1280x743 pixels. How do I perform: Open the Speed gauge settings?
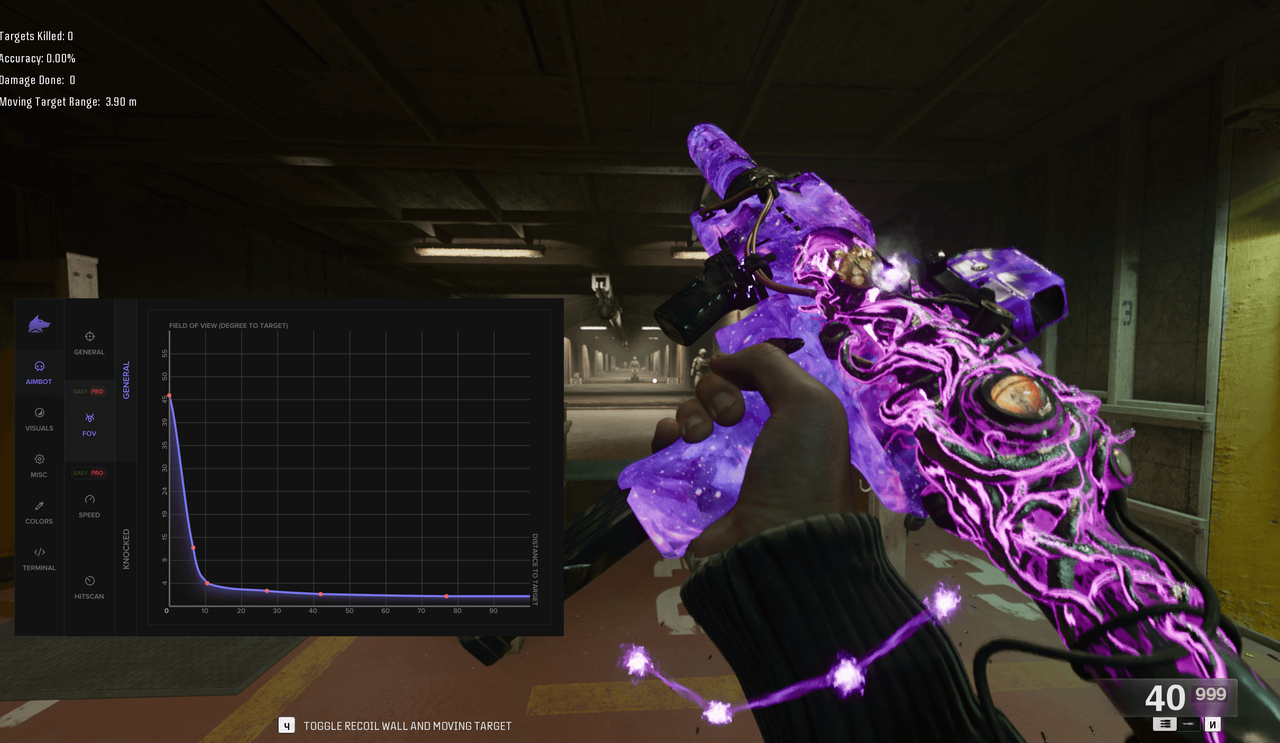coord(89,506)
